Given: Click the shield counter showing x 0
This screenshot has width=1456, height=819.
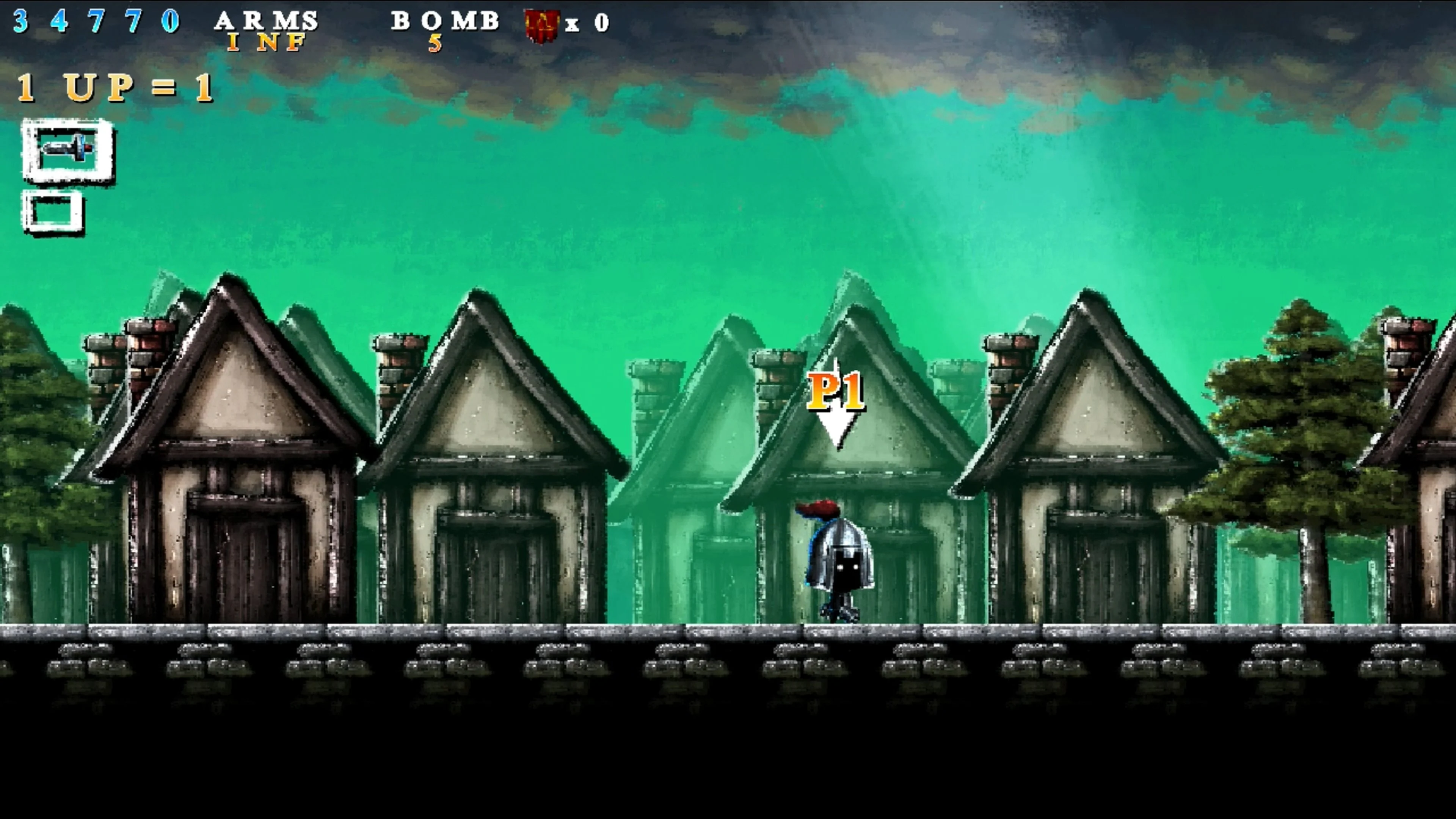Looking at the screenshot, I should [588, 24].
